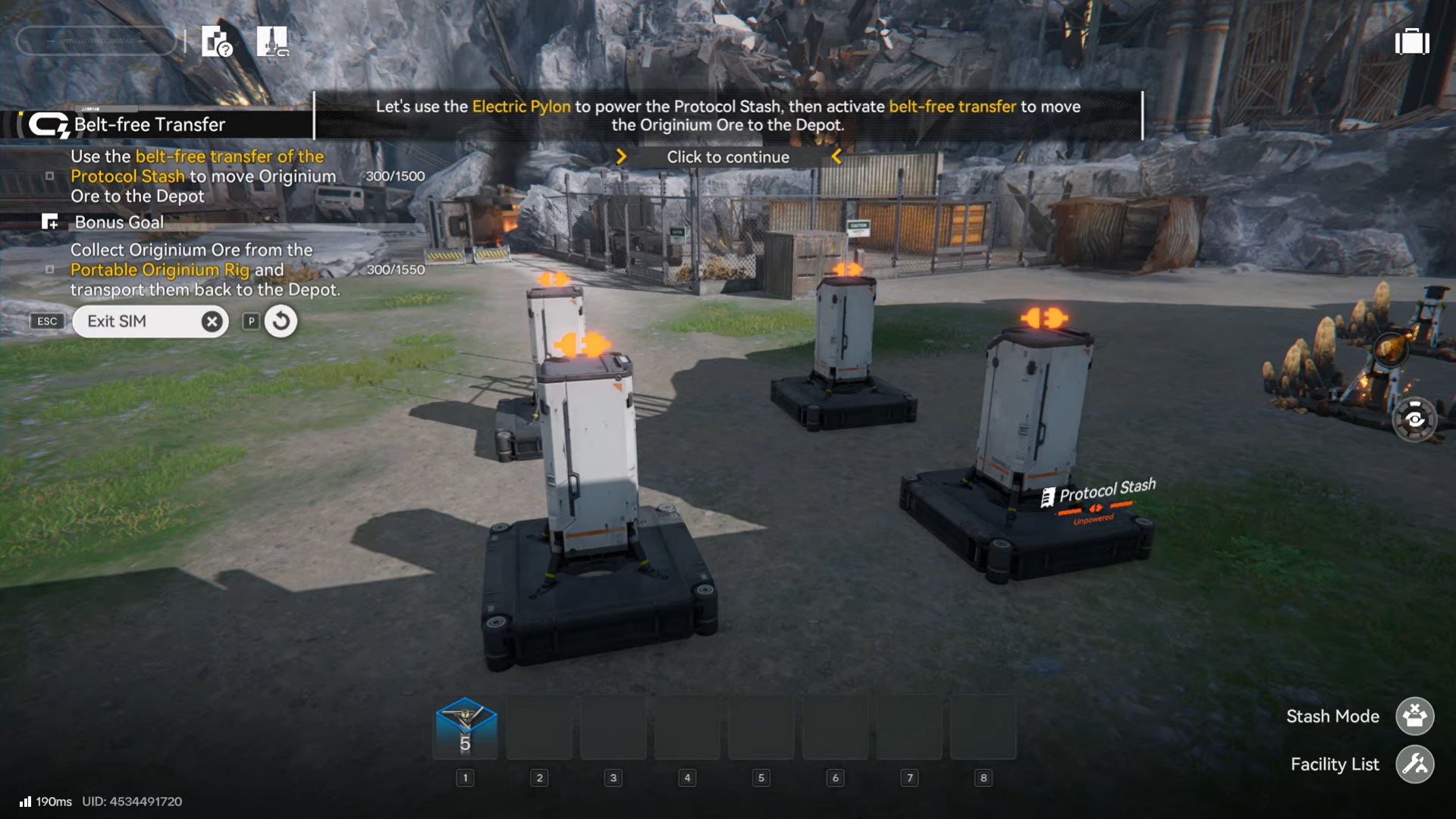The width and height of the screenshot is (1456, 819).
Task: Select the Protocol Stash label marker
Action: [1106, 491]
